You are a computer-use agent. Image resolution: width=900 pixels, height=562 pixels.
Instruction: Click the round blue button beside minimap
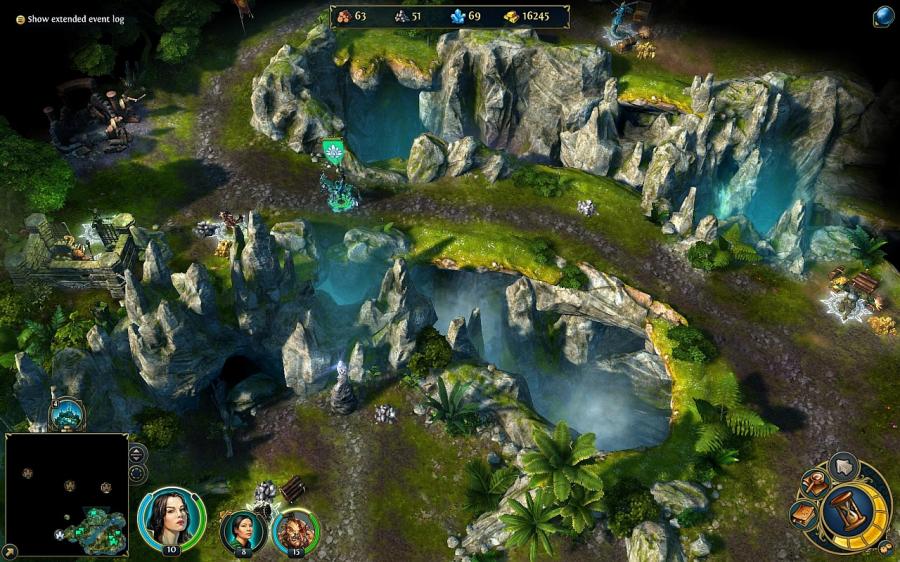pyautogui.click(x=138, y=473)
